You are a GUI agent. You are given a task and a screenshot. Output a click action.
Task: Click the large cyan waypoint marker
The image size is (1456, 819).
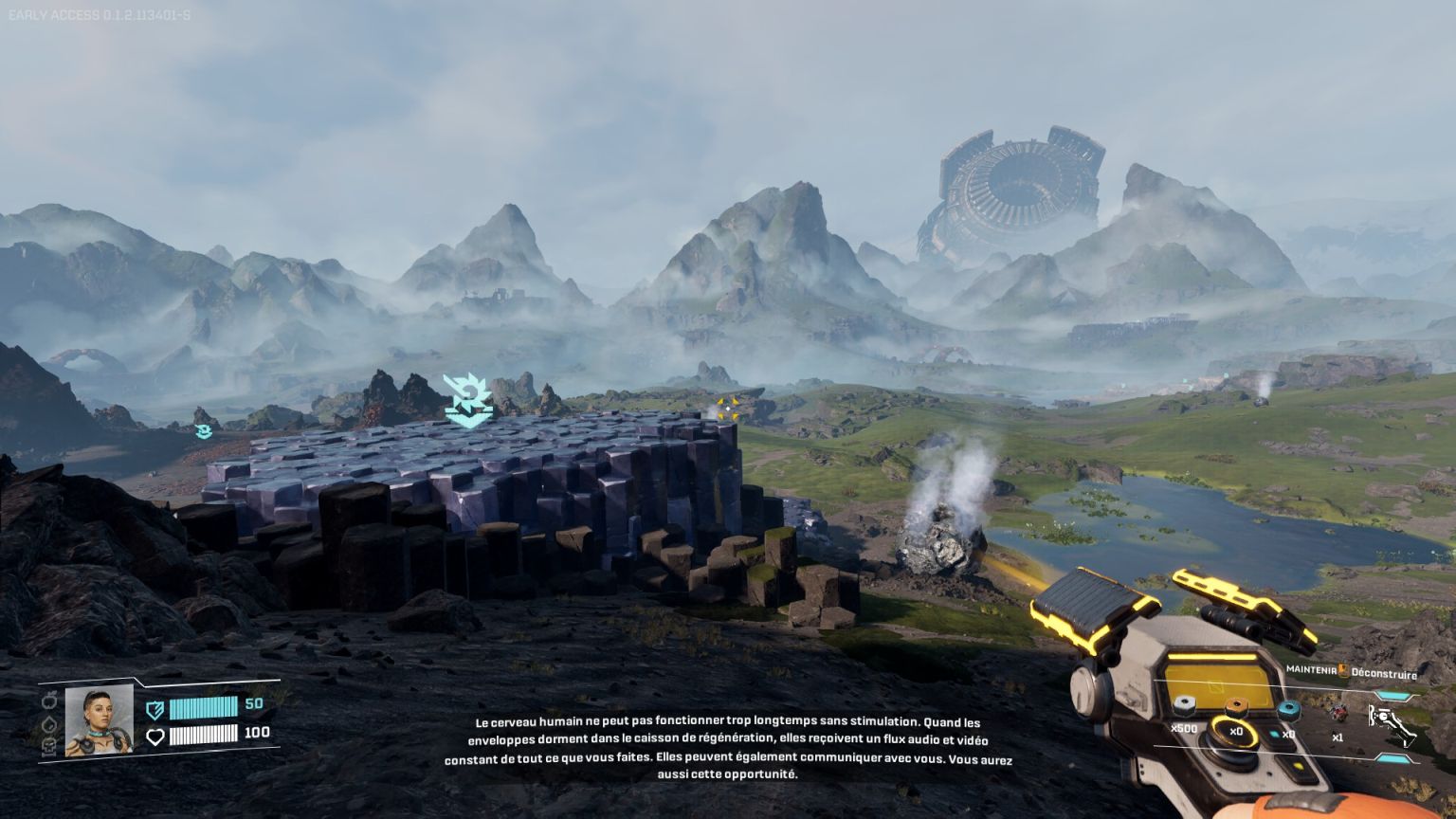[467, 400]
